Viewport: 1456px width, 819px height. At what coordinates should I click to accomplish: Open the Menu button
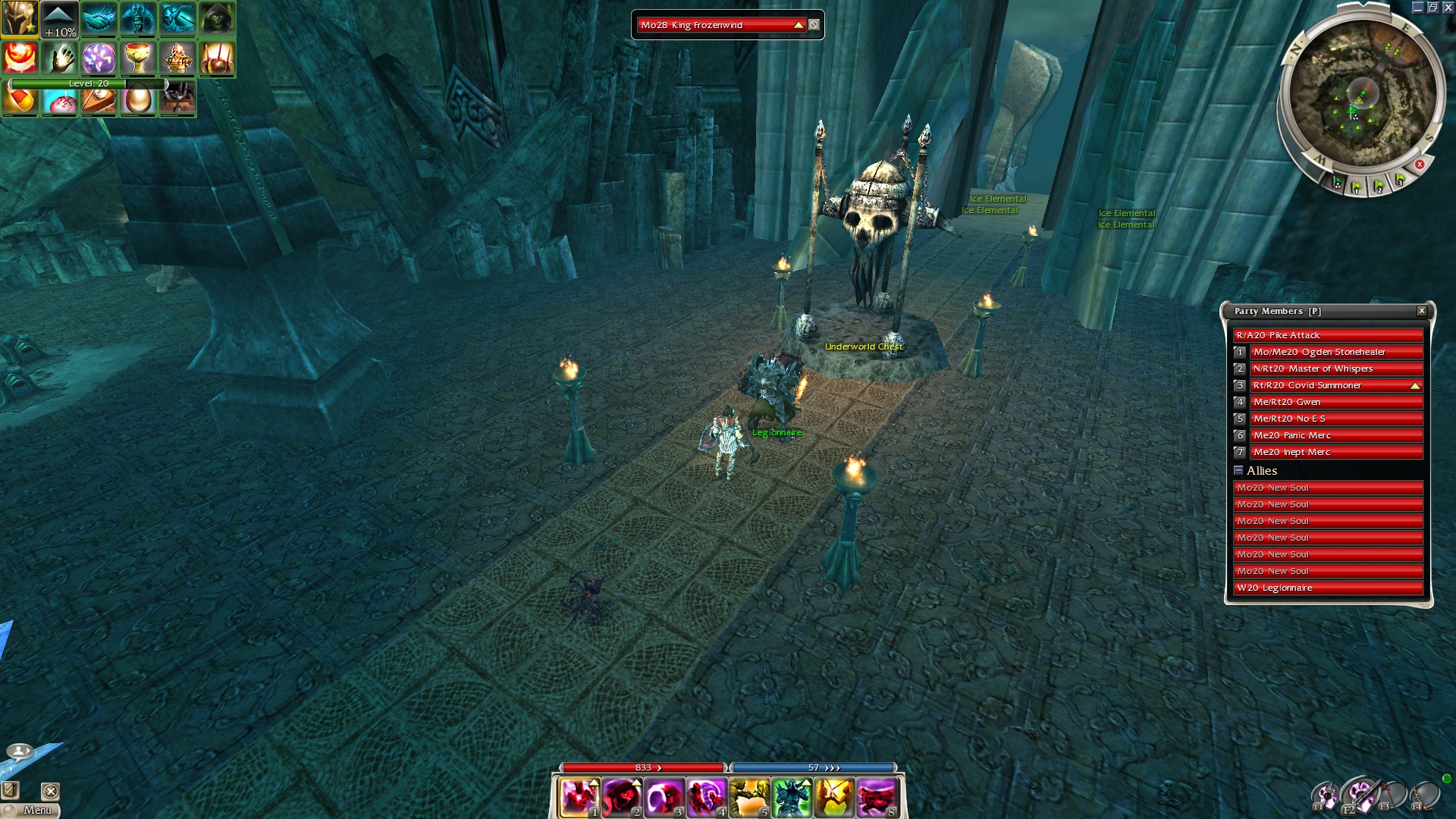(31, 810)
